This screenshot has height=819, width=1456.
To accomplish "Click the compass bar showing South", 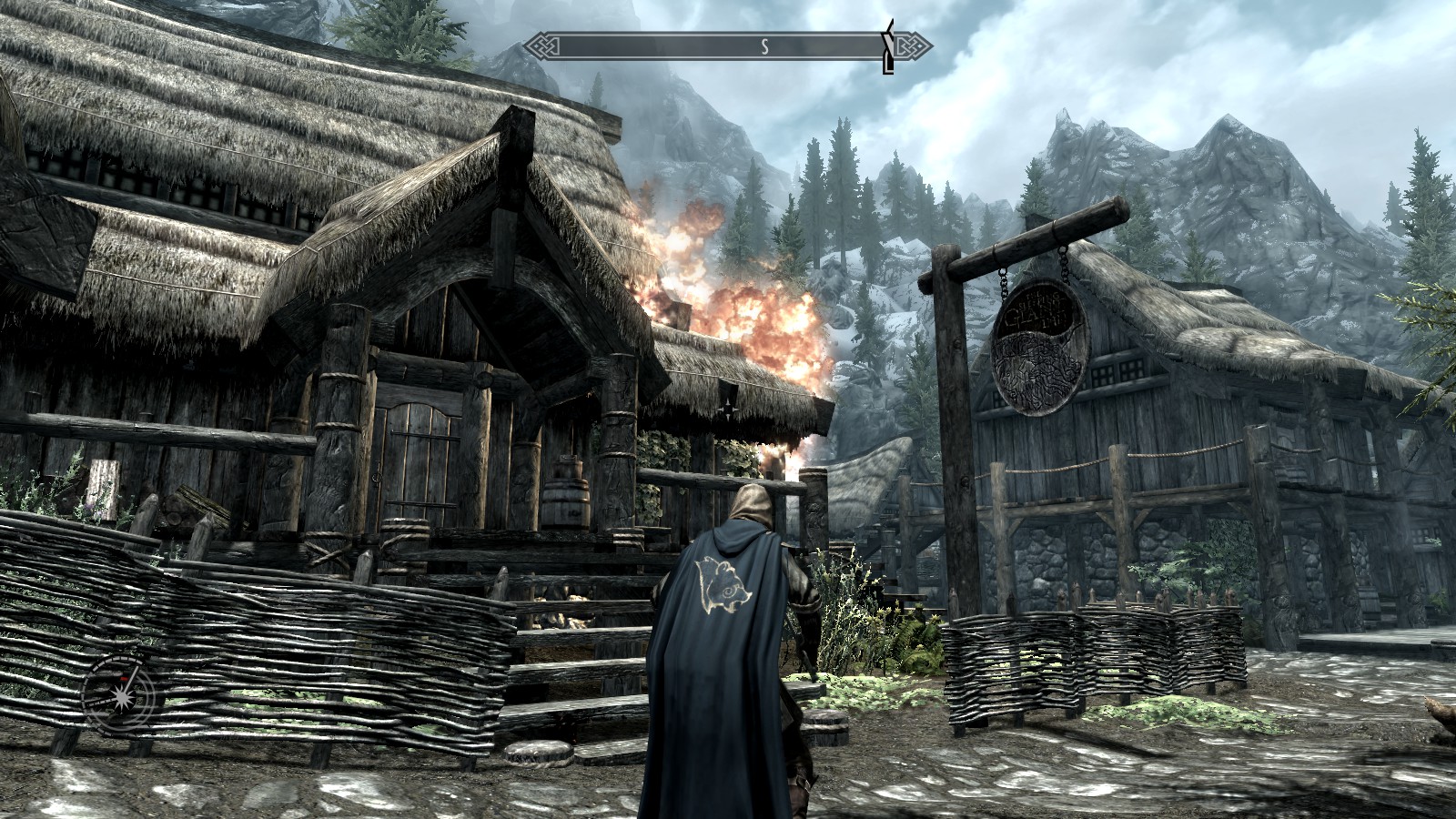I will coord(719,46).
